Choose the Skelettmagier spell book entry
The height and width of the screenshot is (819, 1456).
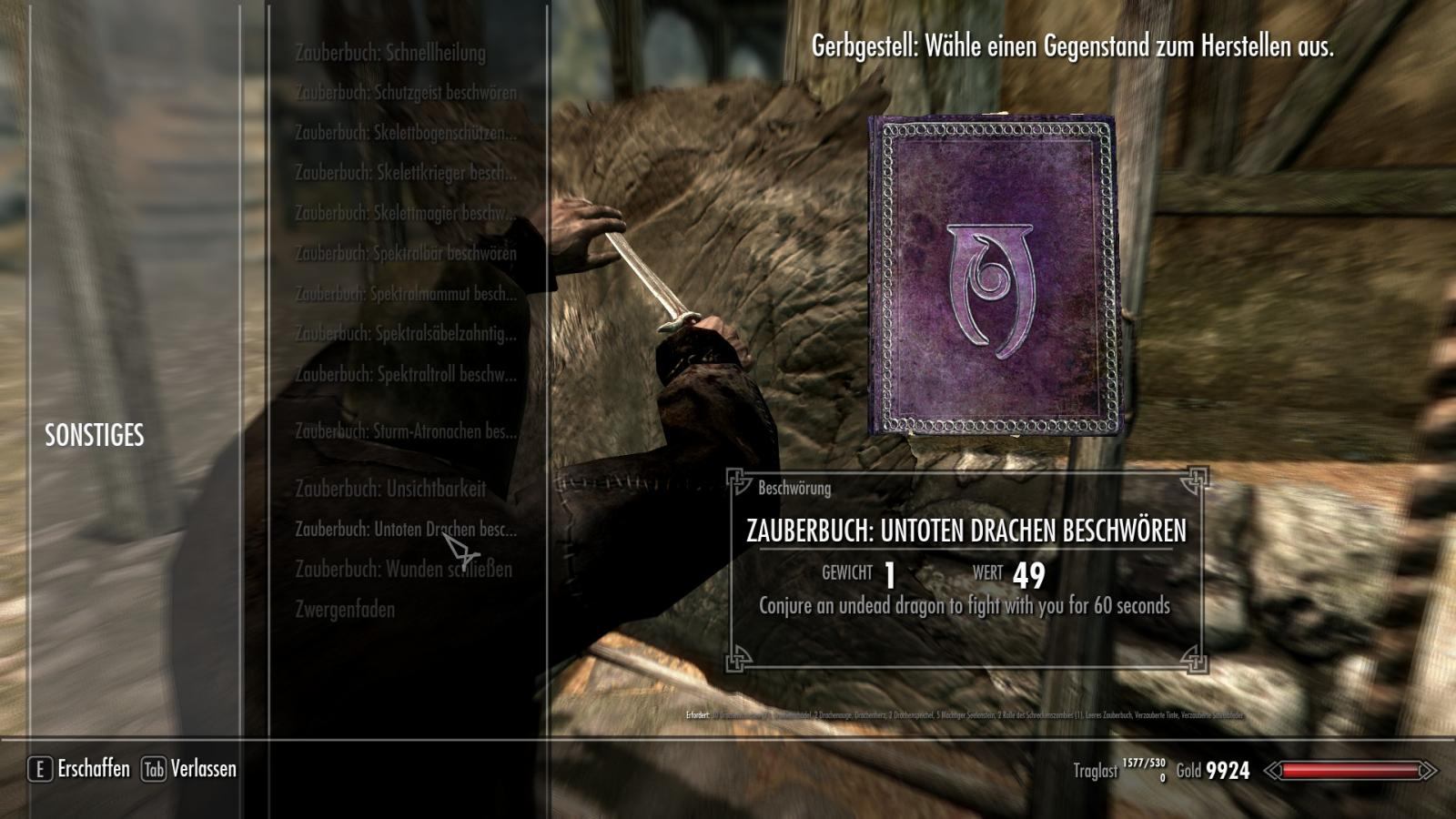tap(405, 213)
